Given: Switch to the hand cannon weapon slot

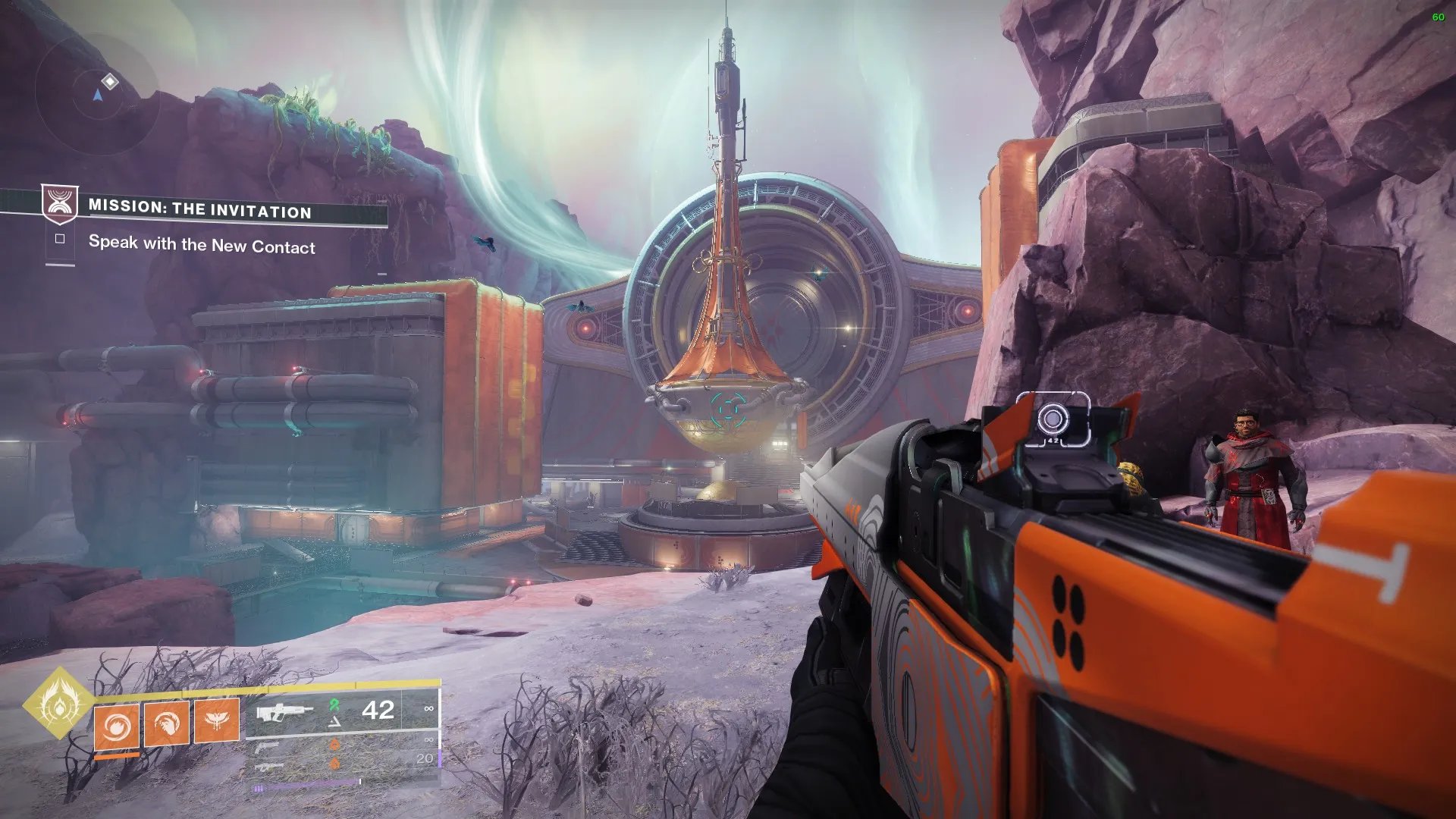Looking at the screenshot, I should (x=267, y=748).
